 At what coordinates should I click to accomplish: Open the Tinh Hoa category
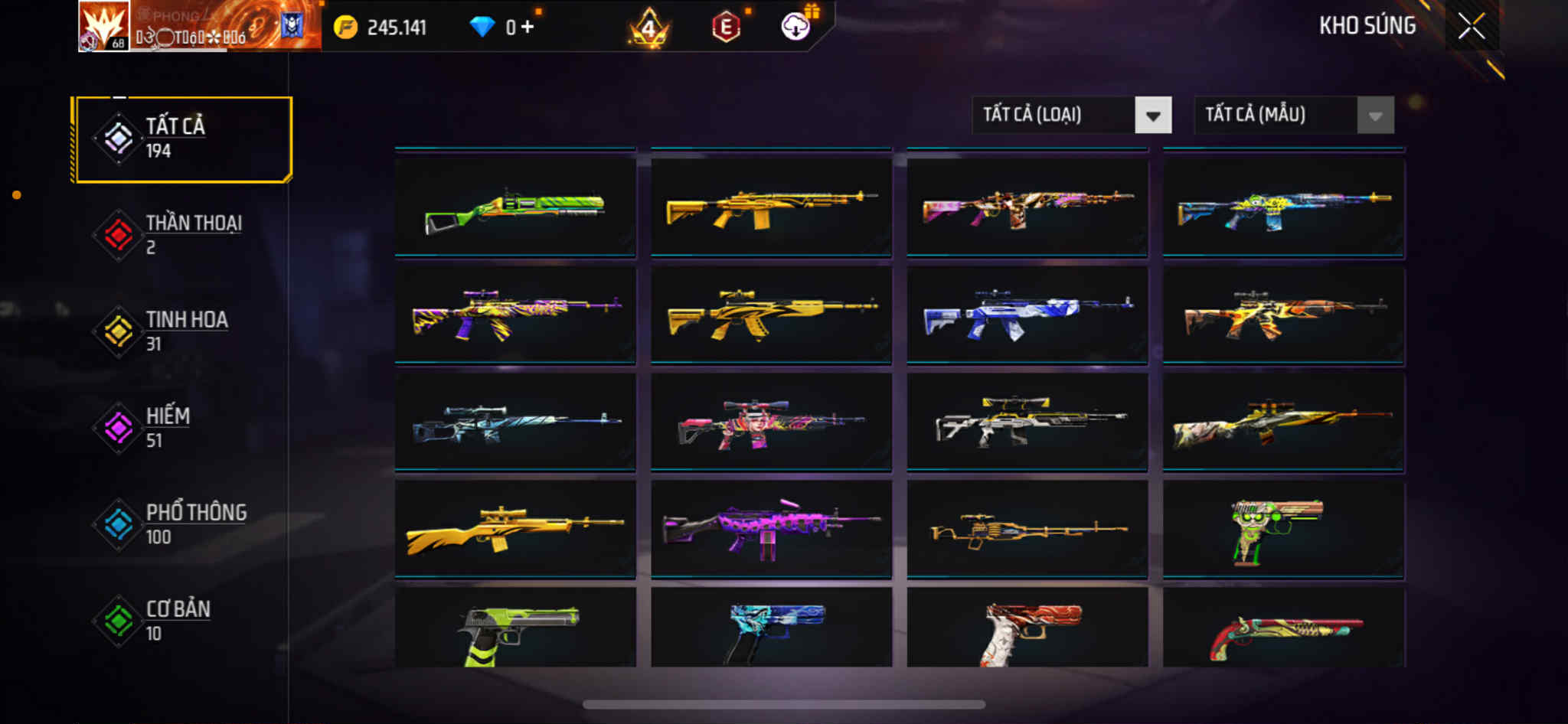pos(182,331)
